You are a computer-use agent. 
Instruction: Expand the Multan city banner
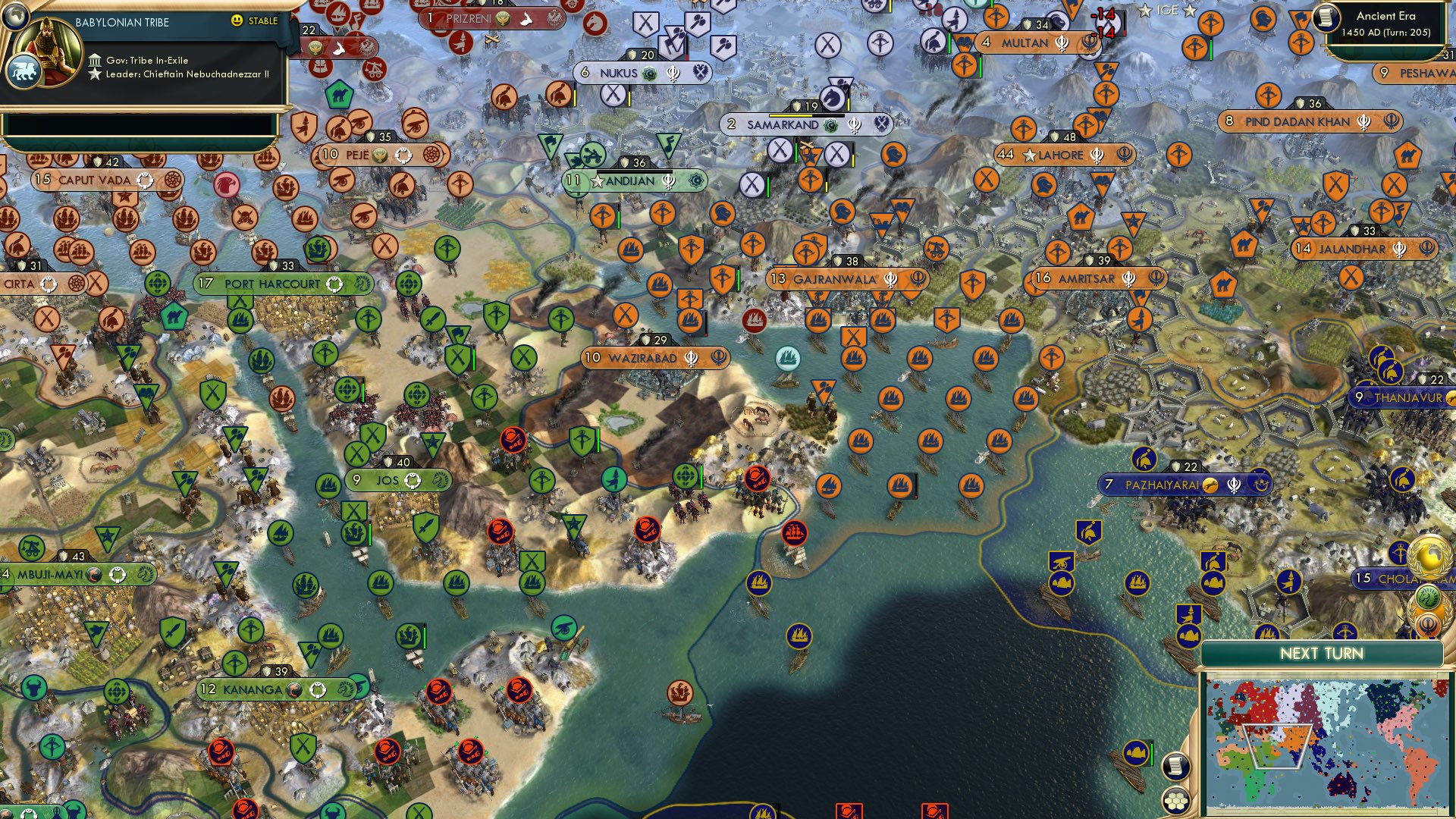click(x=1025, y=43)
